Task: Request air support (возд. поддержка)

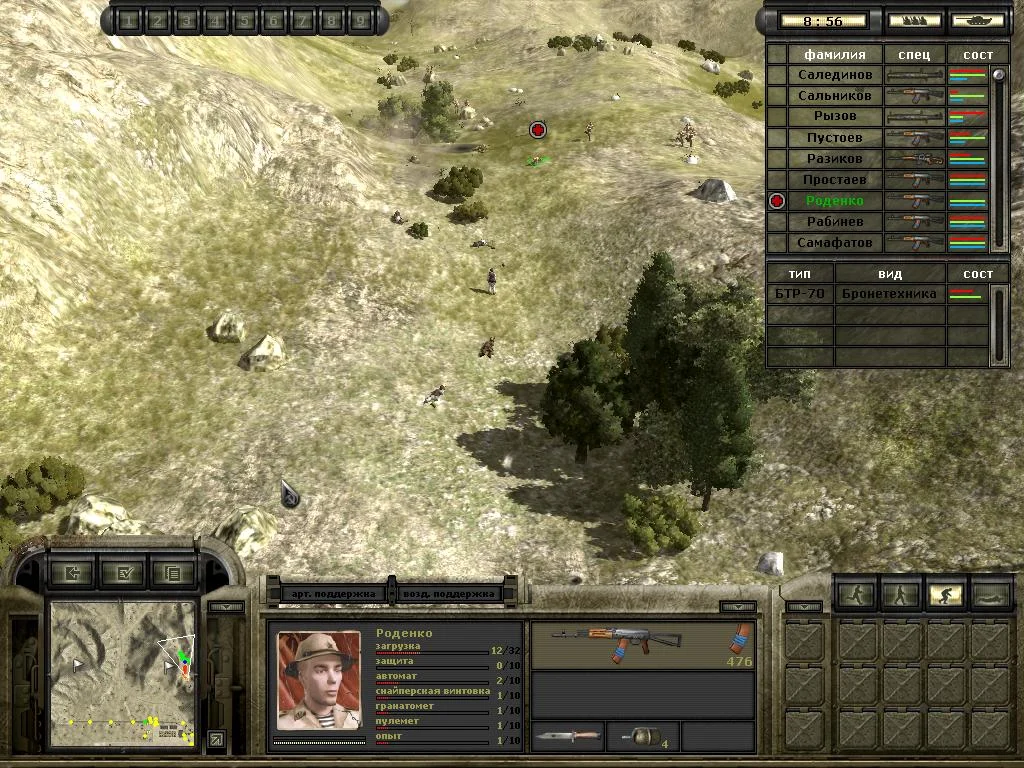Action: [x=450, y=593]
